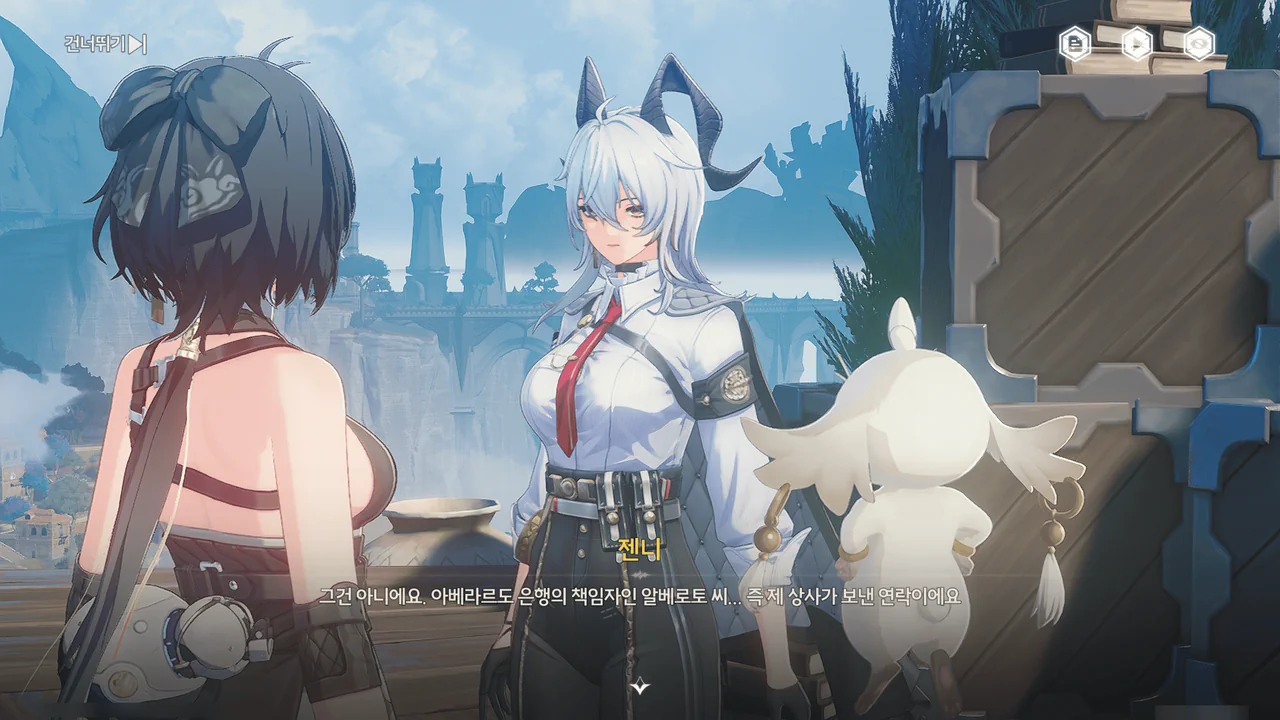
Task: Advance dialogue via the bottom diamond arrow
Action: coord(640,686)
